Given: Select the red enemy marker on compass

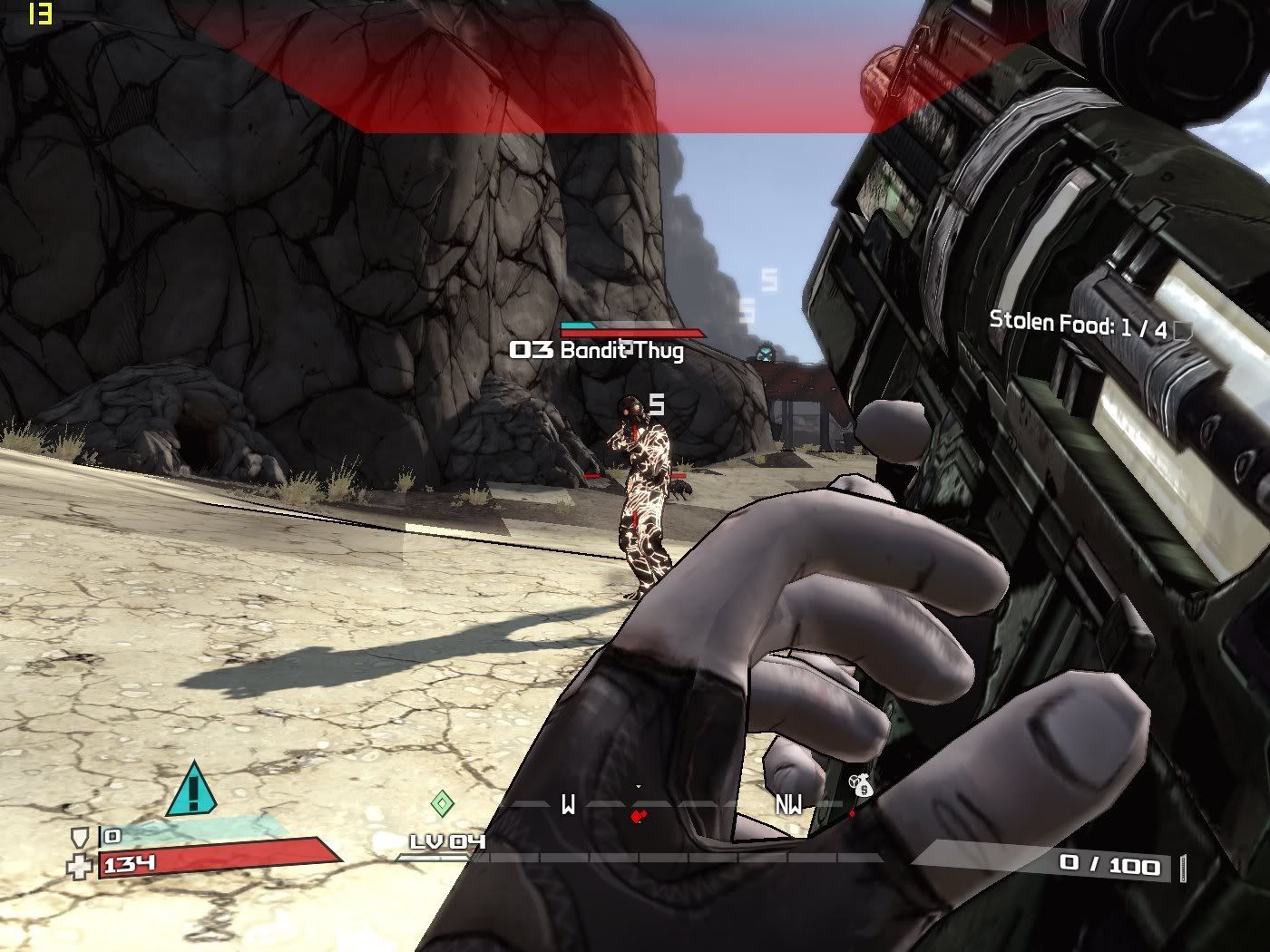Looking at the screenshot, I should coord(639,816).
